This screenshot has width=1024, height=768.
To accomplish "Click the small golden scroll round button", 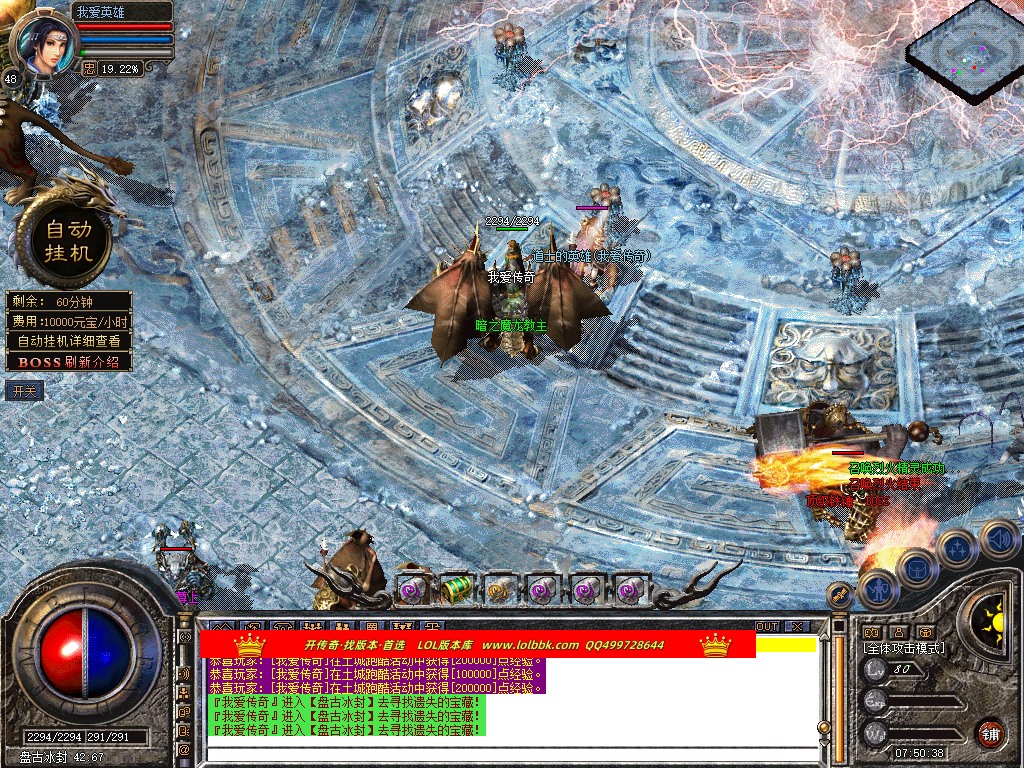I will 841,596.
